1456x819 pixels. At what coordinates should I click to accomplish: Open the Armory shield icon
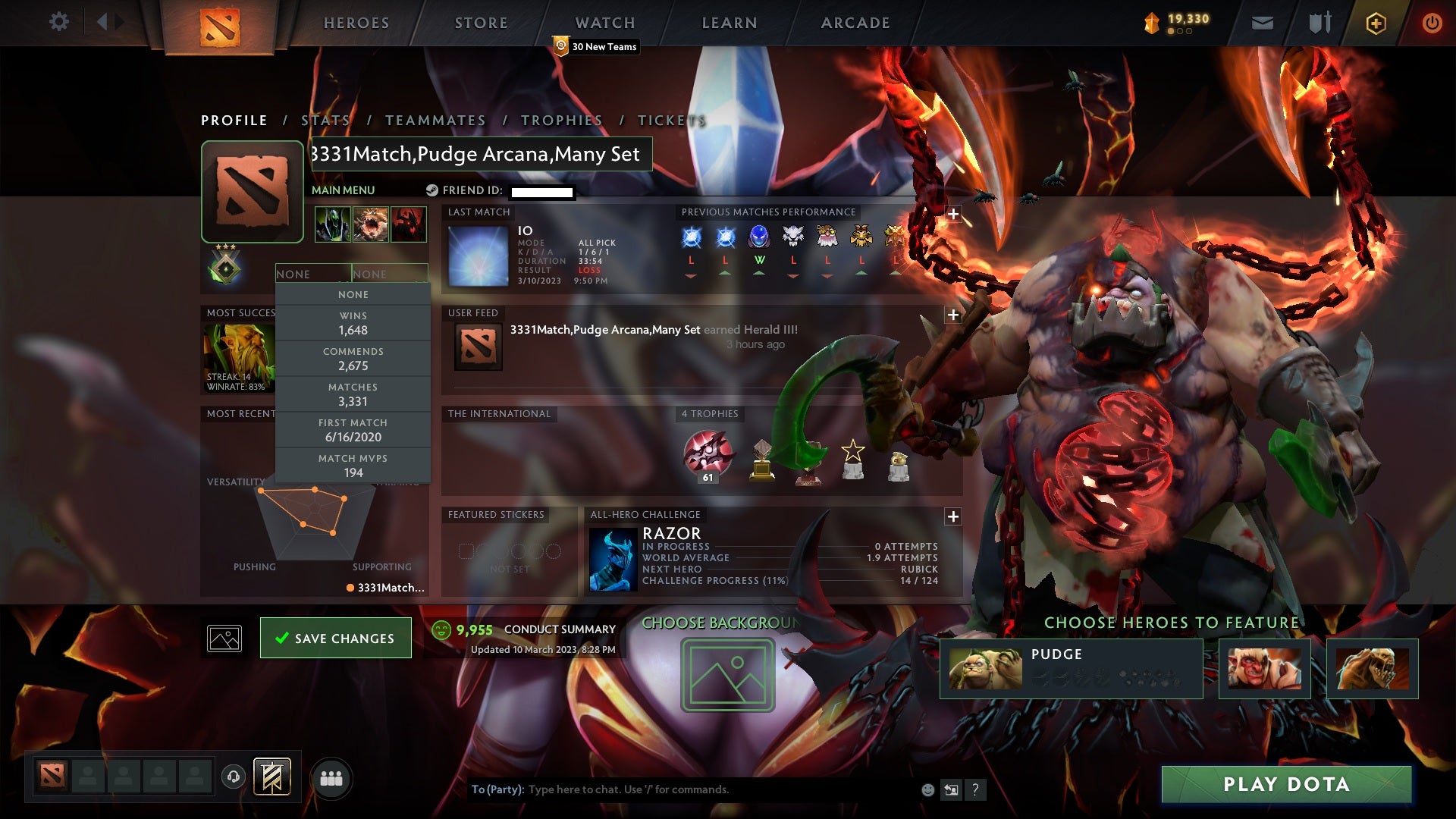pyautogui.click(x=1319, y=22)
